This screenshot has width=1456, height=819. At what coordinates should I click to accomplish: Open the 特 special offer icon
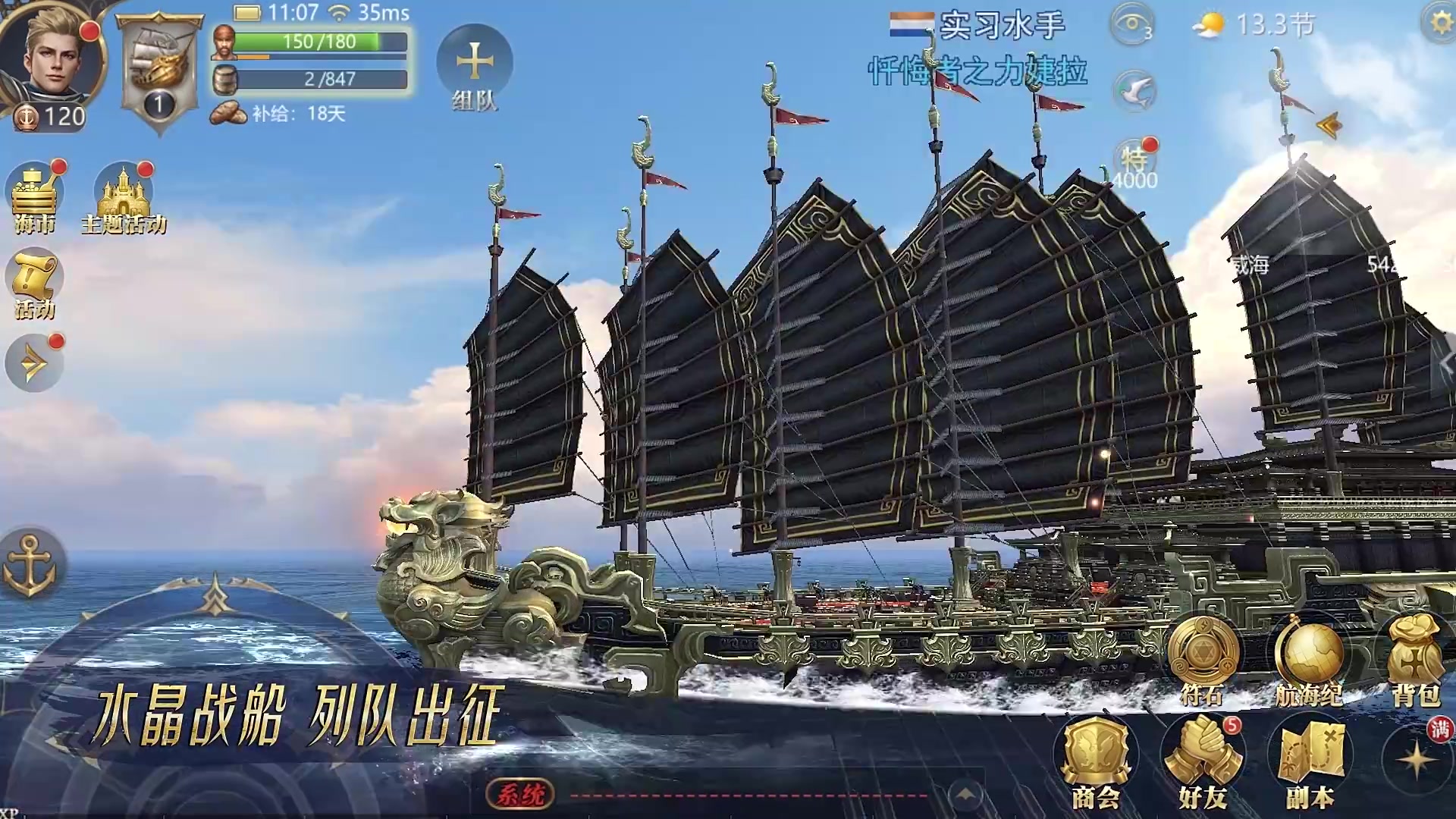tap(1134, 162)
